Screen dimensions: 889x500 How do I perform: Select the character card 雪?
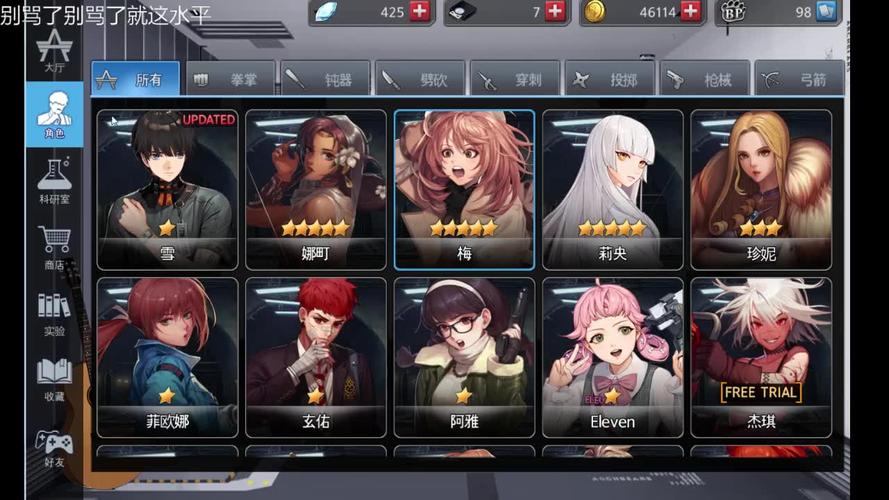click(x=167, y=189)
